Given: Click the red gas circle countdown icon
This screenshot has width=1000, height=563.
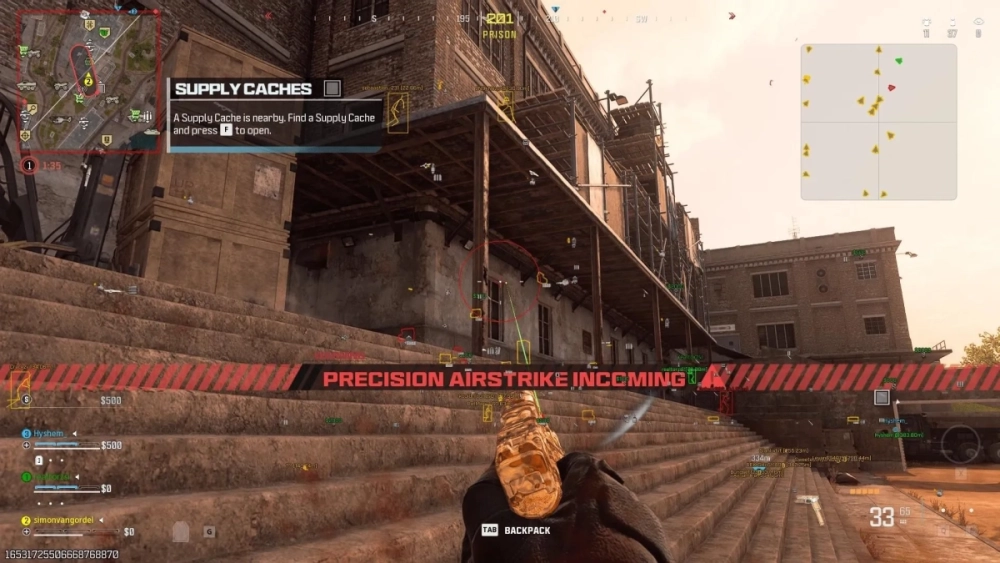Looking at the screenshot, I should tap(29, 165).
